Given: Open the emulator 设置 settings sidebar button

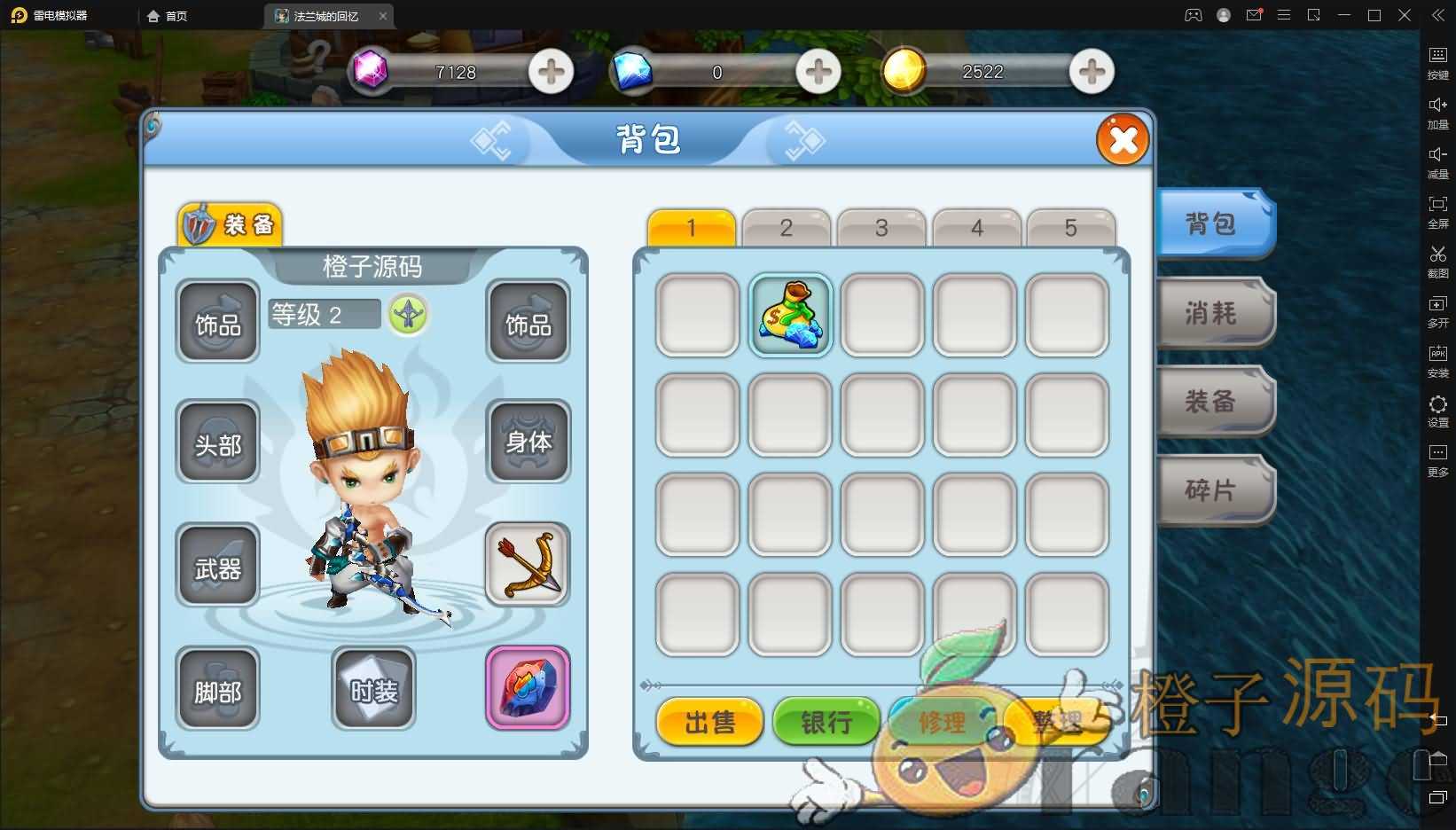Looking at the screenshot, I should (x=1437, y=411).
